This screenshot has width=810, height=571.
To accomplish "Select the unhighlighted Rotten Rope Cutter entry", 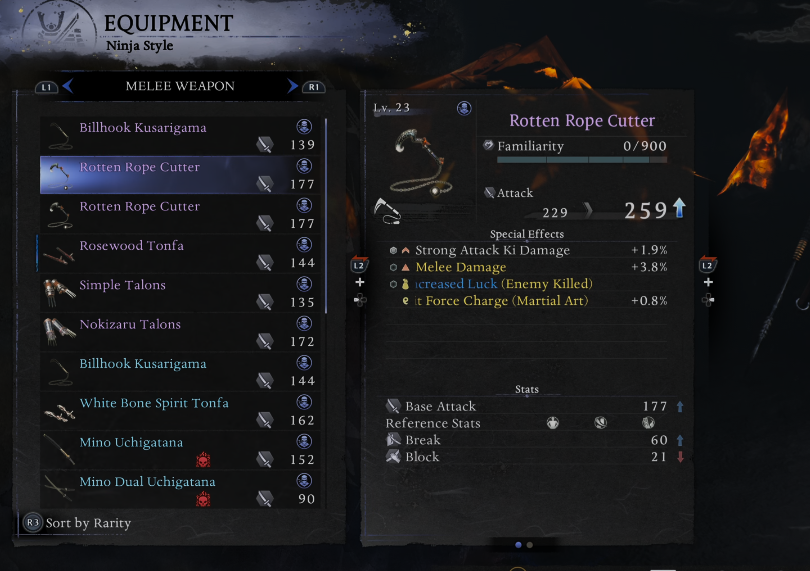I will pos(180,214).
